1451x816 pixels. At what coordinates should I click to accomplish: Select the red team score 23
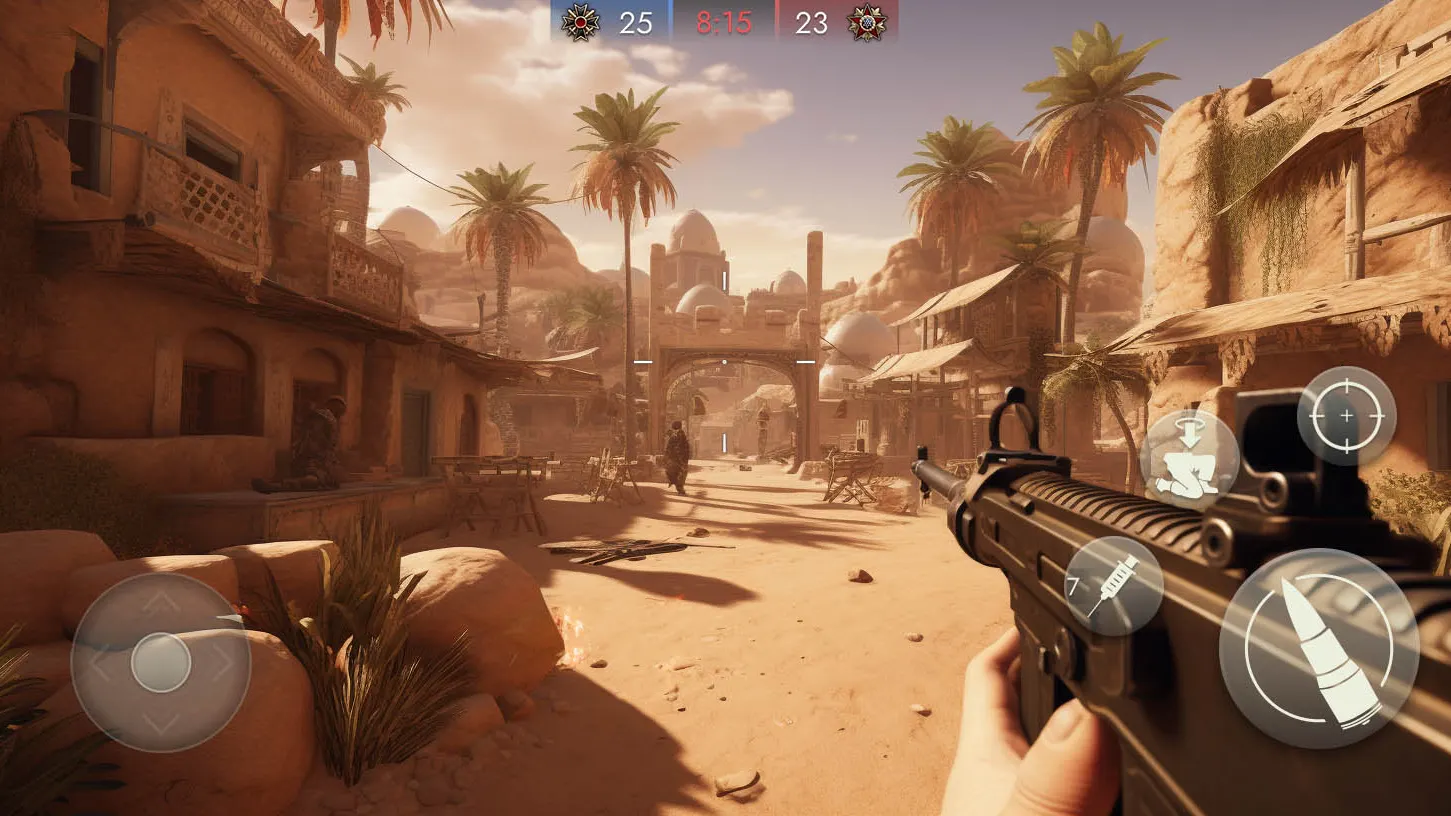(811, 24)
